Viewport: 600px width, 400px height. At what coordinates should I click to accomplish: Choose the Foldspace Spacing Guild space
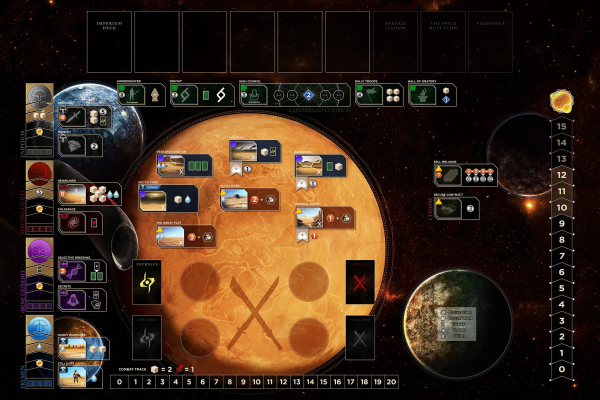tap(80, 222)
